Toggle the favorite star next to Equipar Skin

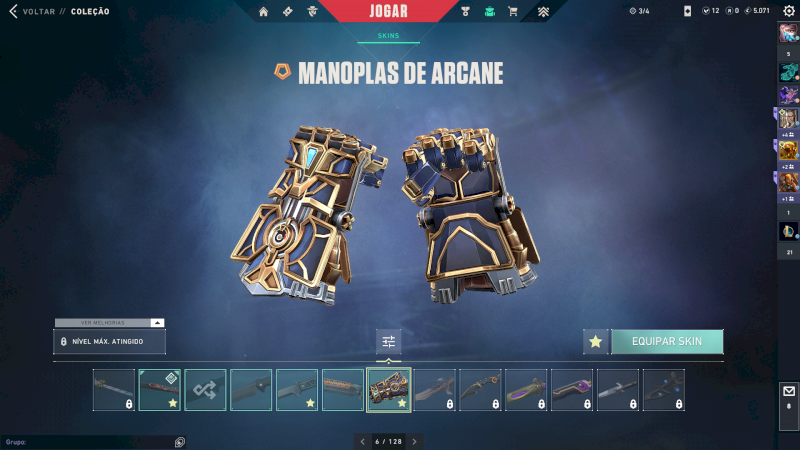596,342
